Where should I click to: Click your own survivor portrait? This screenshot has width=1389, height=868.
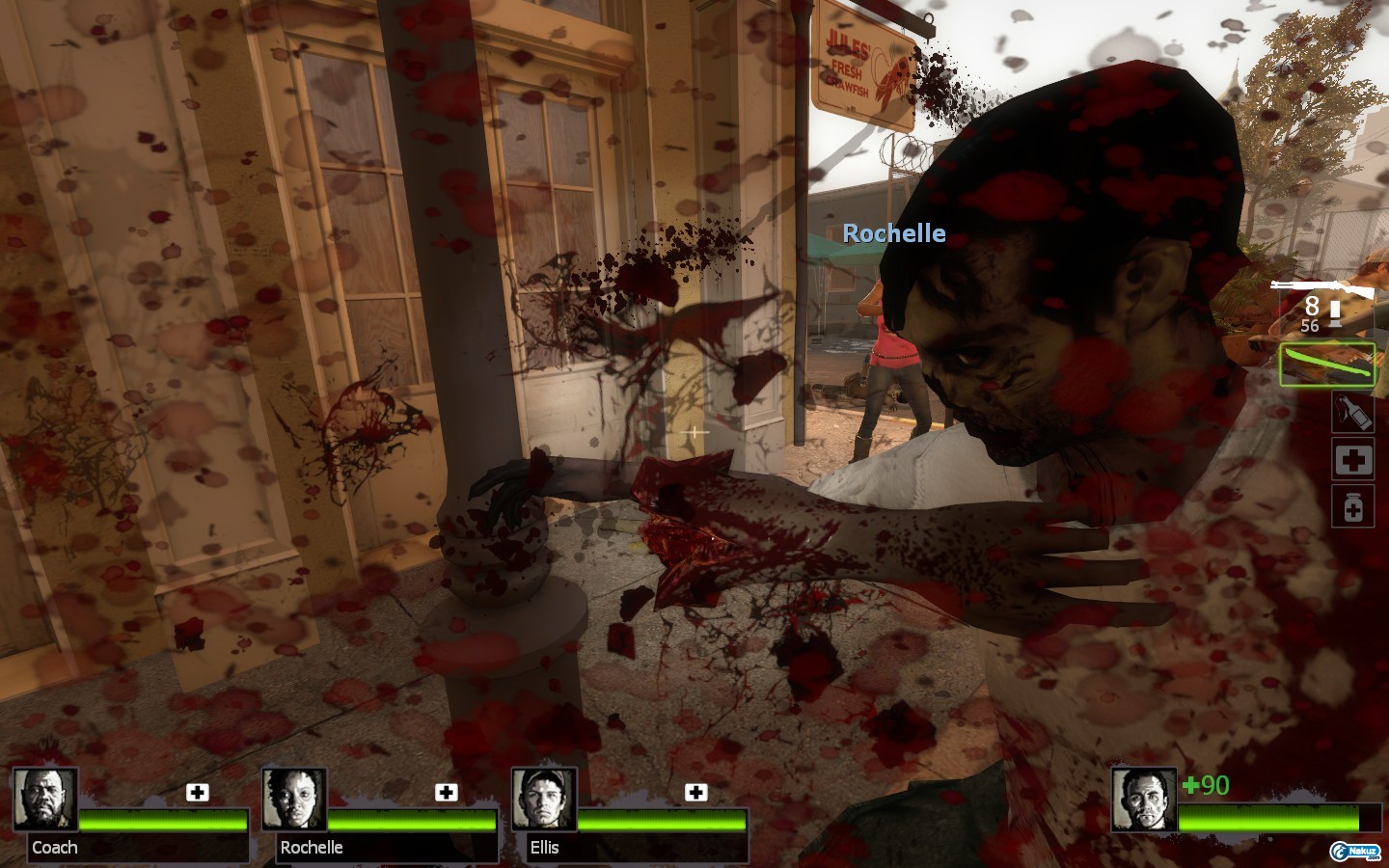click(1144, 800)
